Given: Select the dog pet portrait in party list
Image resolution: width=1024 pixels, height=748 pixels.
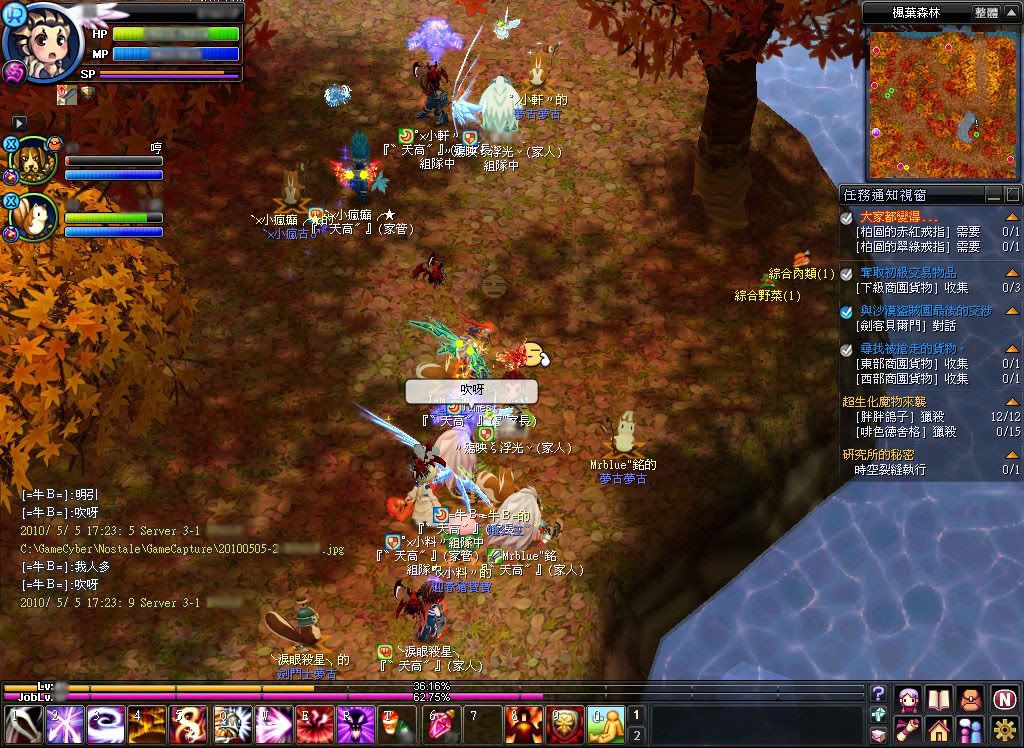Looking at the screenshot, I should tap(34, 160).
